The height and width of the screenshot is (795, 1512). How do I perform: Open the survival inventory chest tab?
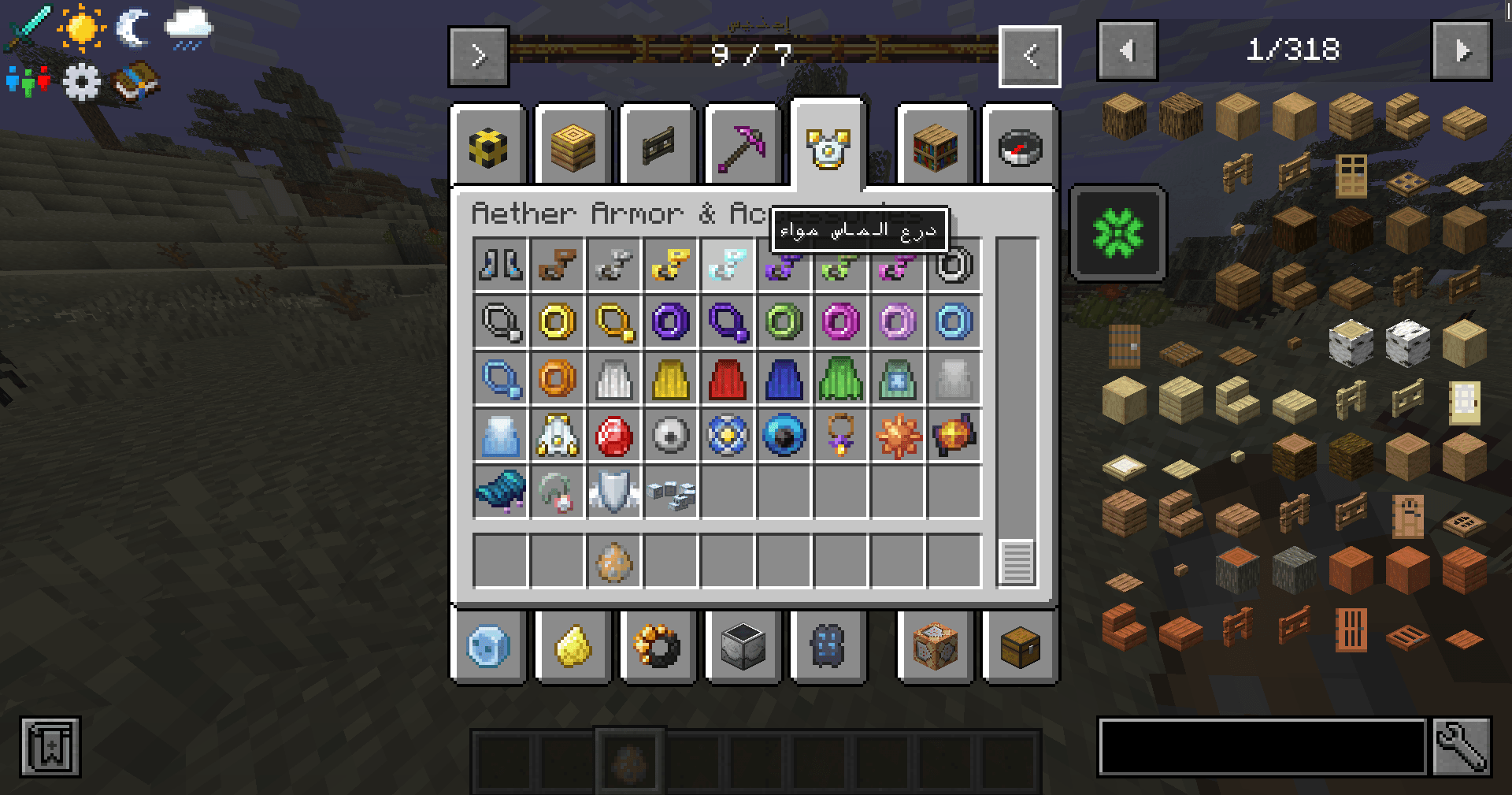pyautogui.click(x=1020, y=647)
